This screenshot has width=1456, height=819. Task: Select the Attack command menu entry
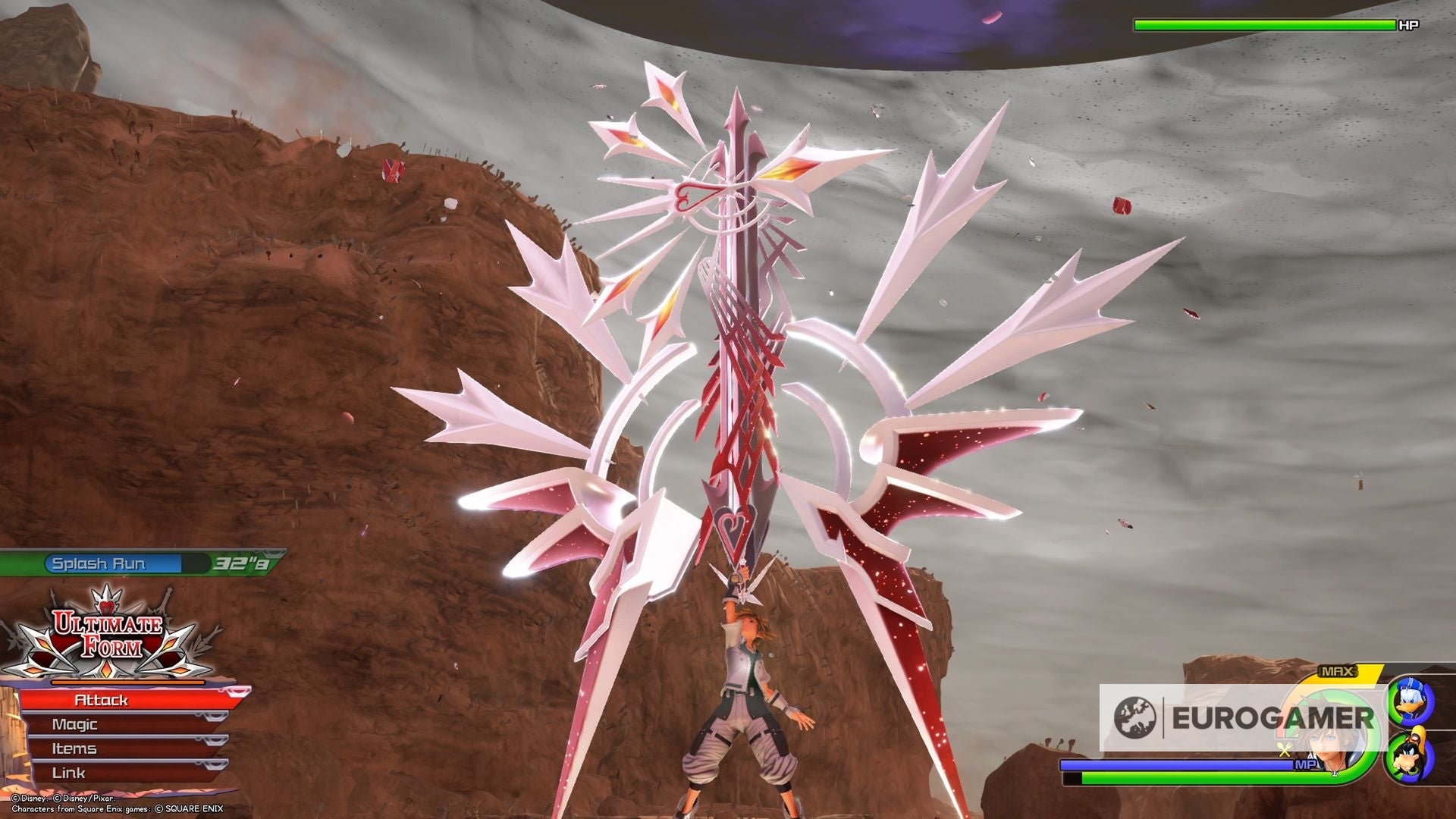101,699
